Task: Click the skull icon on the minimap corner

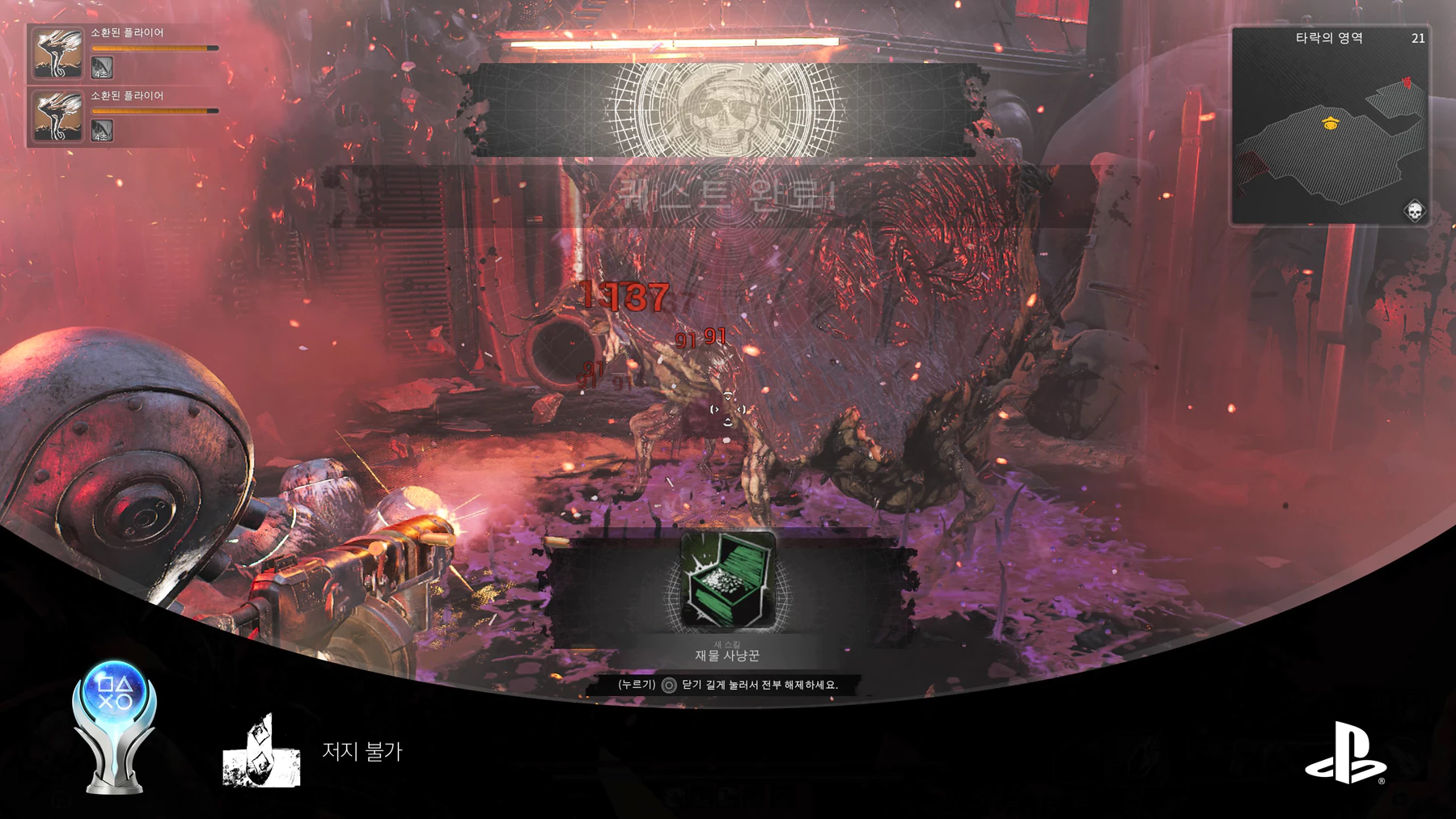Action: (x=1414, y=212)
